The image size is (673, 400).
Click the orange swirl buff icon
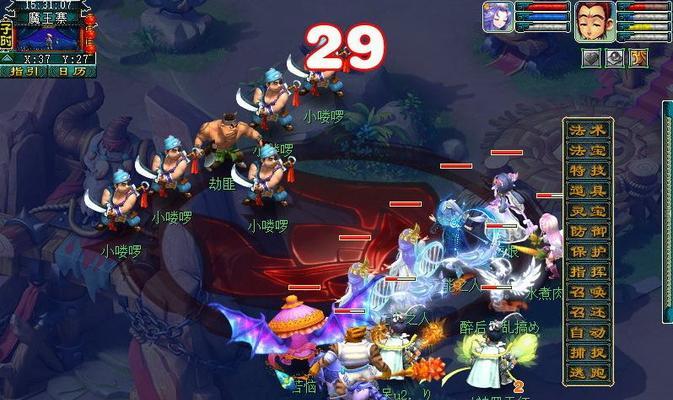[x=637, y=58]
